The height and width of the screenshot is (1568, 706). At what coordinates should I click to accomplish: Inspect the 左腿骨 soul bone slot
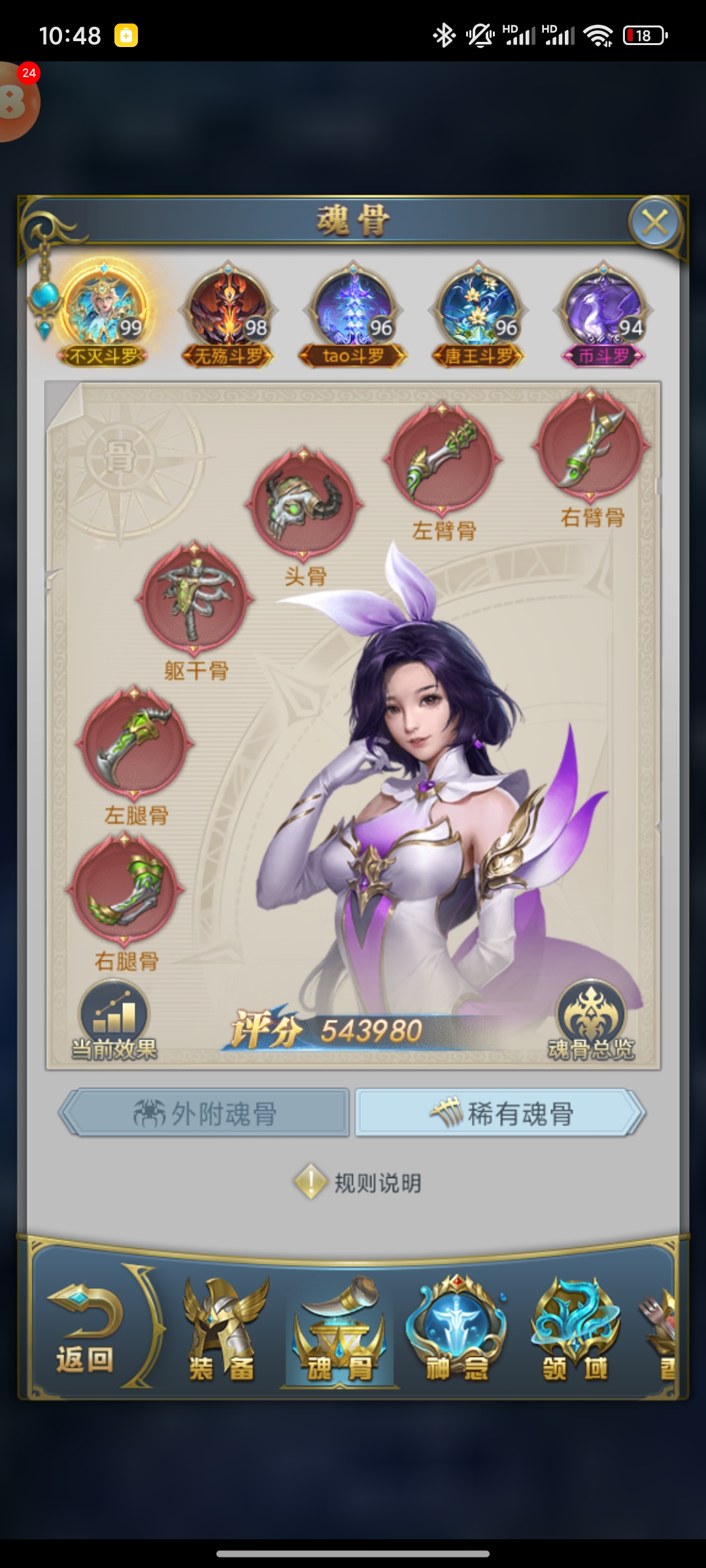(x=135, y=743)
